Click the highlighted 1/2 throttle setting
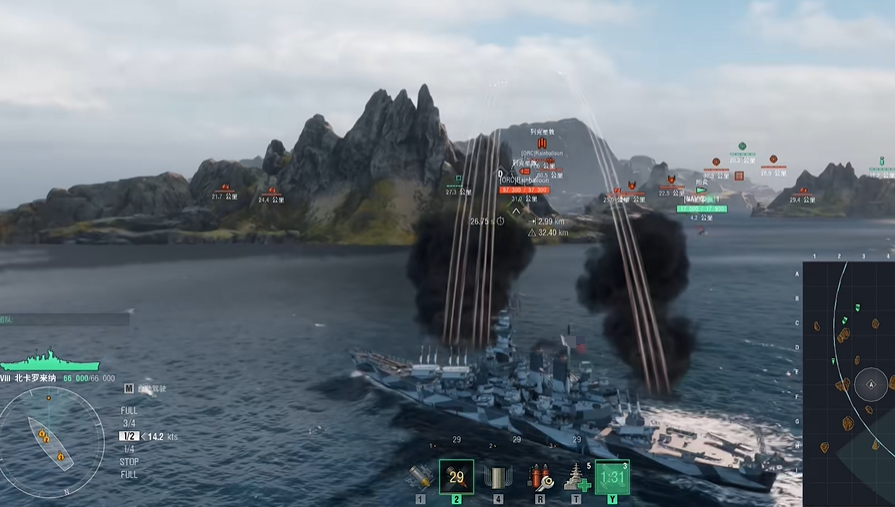 point(129,436)
